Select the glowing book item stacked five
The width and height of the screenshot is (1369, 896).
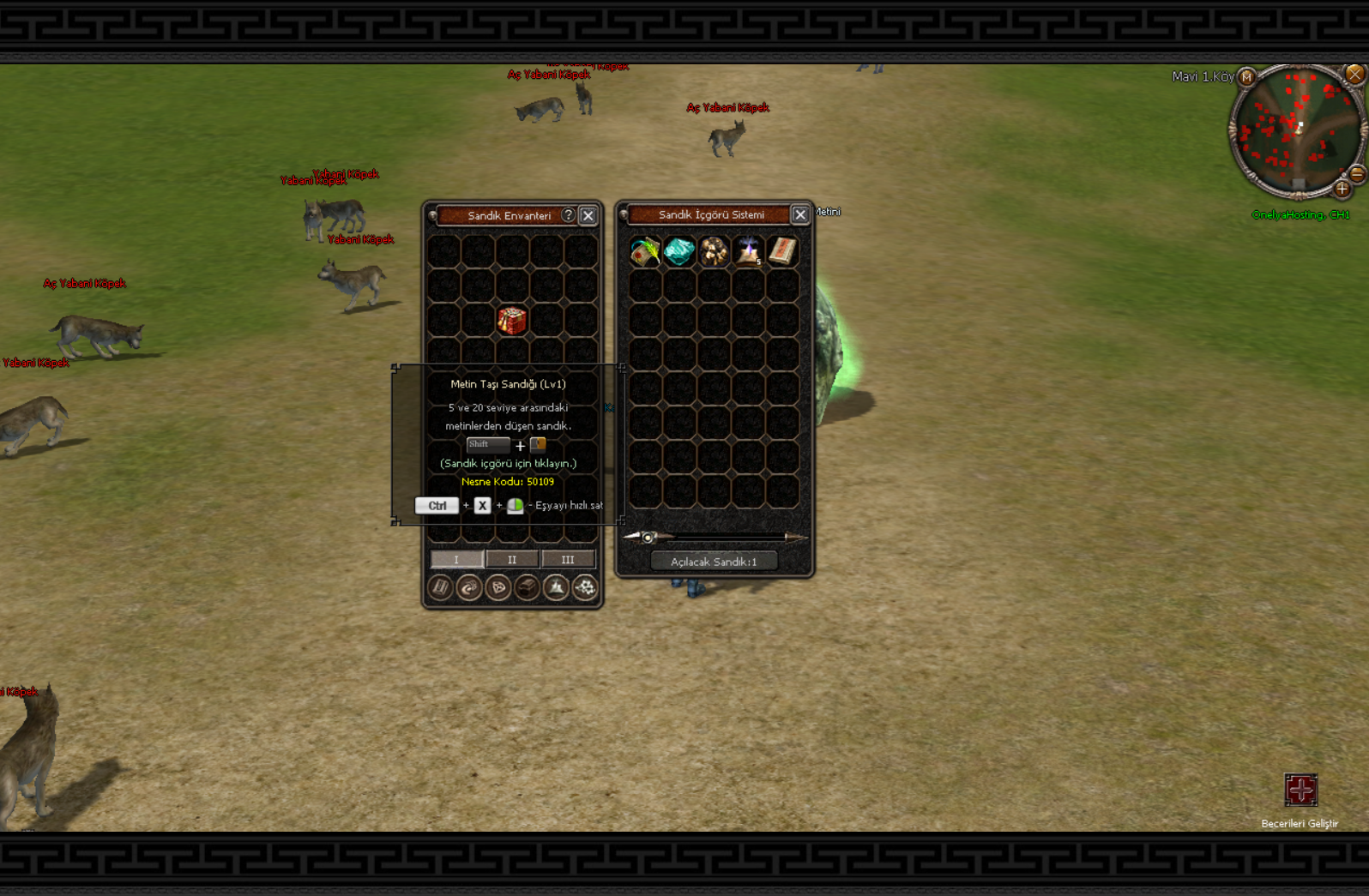pos(748,252)
